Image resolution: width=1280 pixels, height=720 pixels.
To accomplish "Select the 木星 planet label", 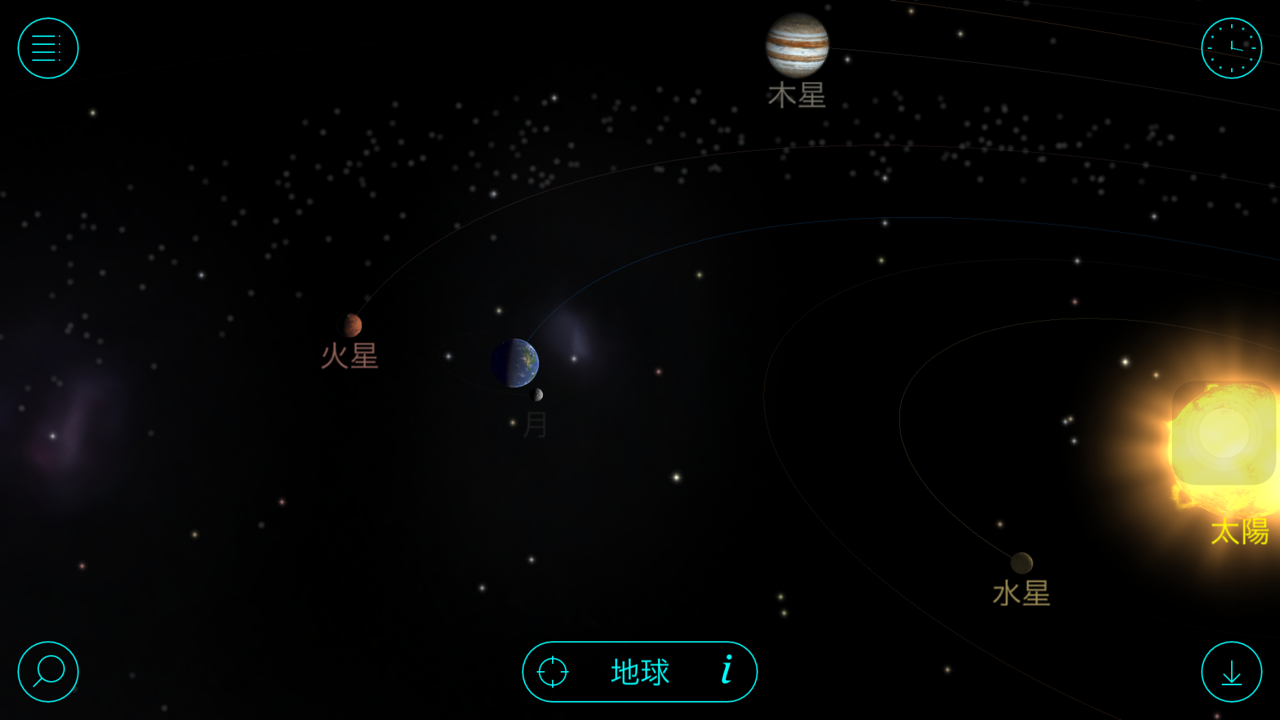I will [797, 96].
